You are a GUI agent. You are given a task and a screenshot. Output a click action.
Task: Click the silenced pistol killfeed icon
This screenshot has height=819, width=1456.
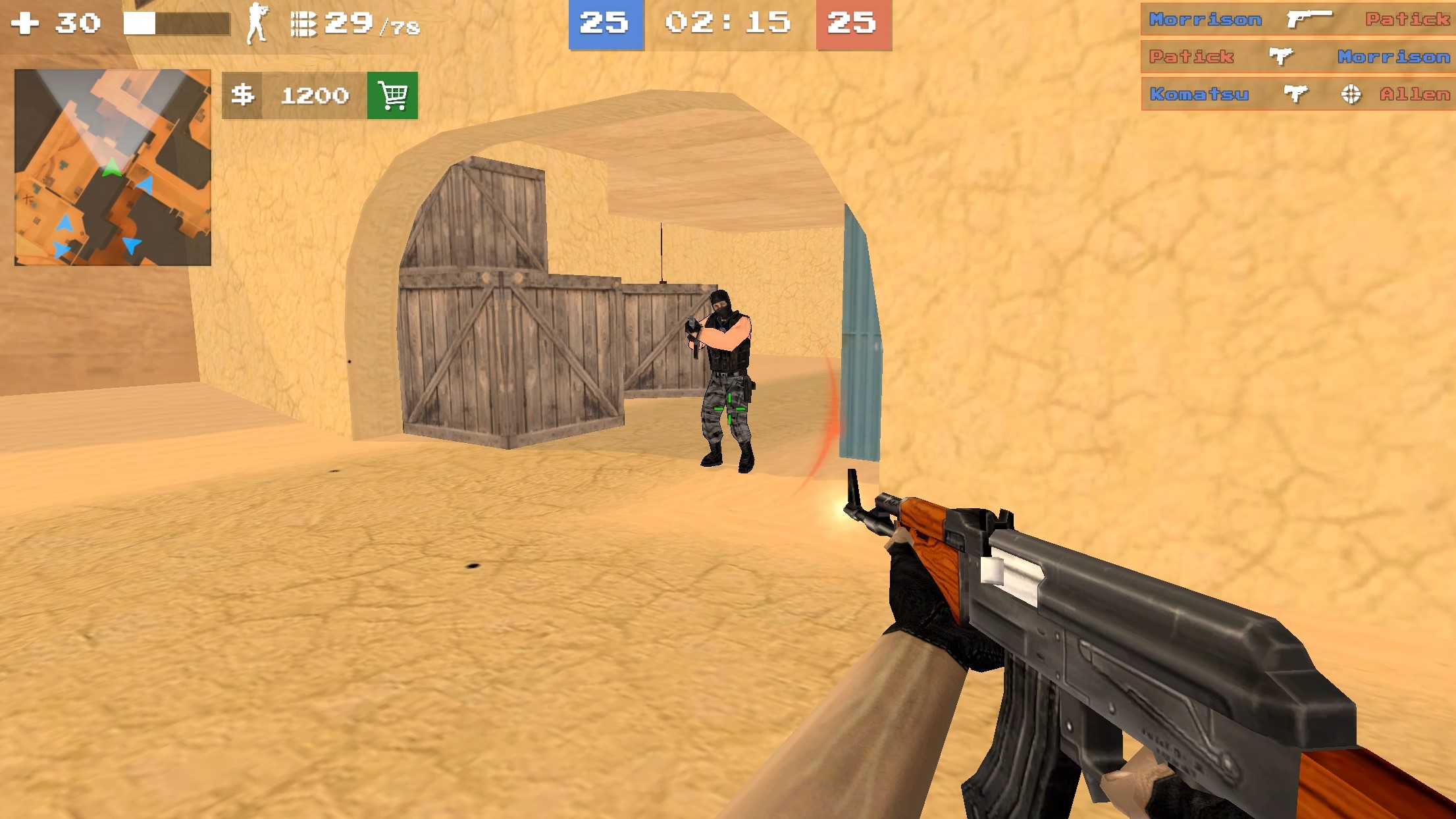point(1309,19)
